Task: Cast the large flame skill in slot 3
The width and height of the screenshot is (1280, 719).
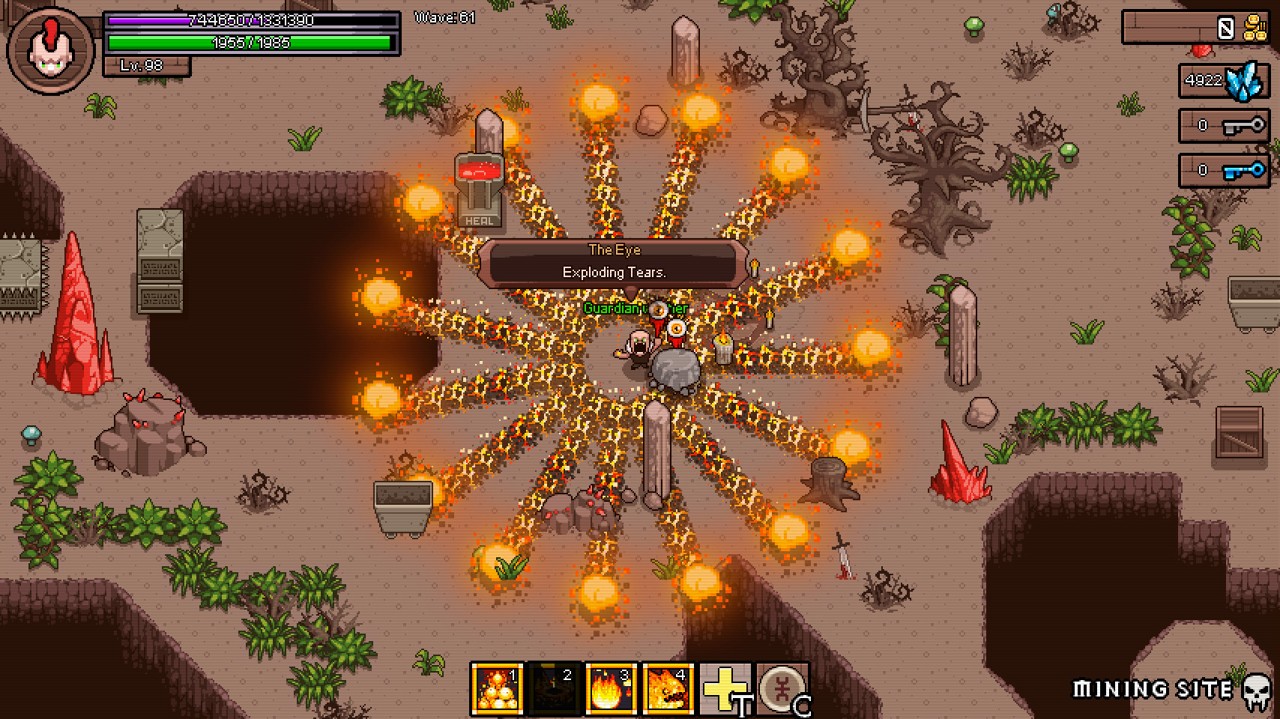Action: tap(610, 689)
